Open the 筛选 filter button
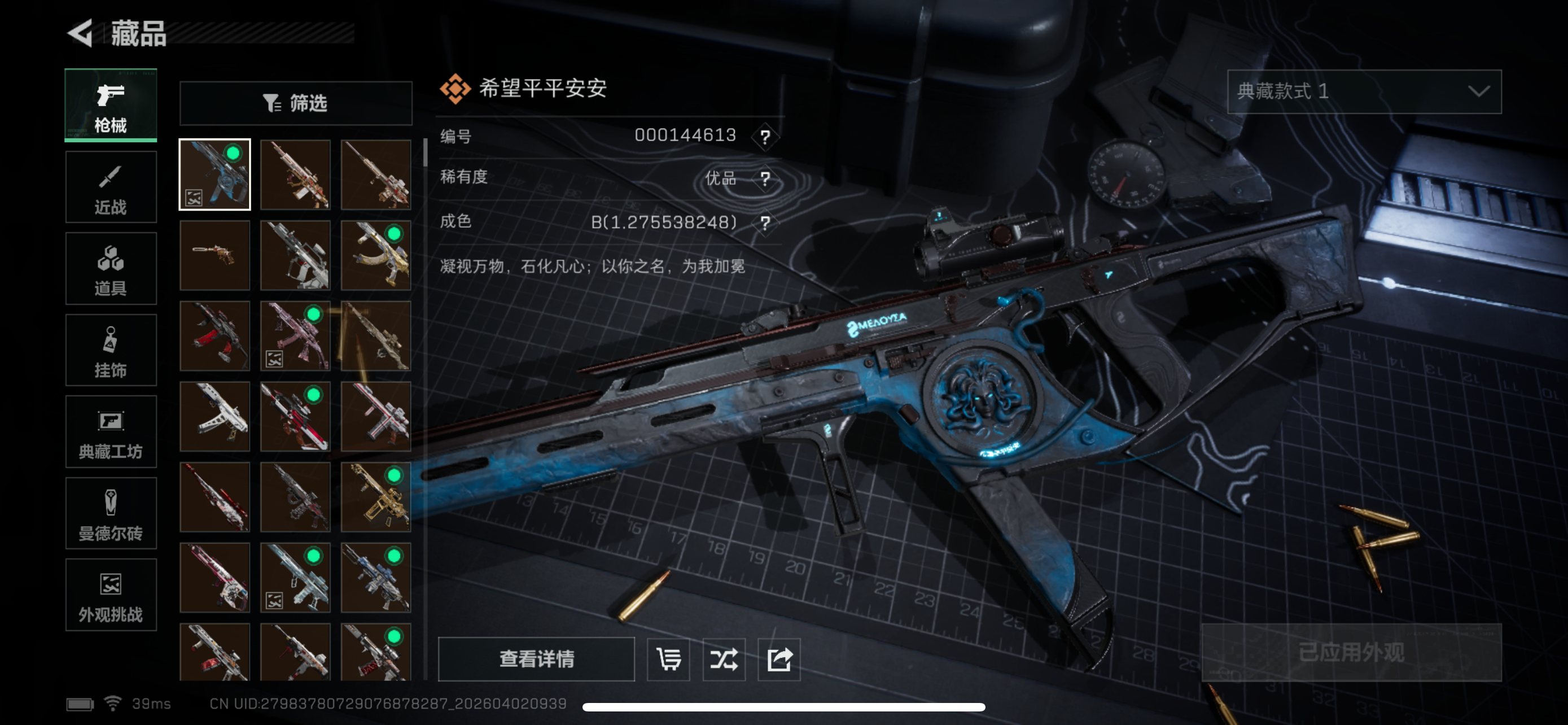1568x725 pixels. pos(296,103)
